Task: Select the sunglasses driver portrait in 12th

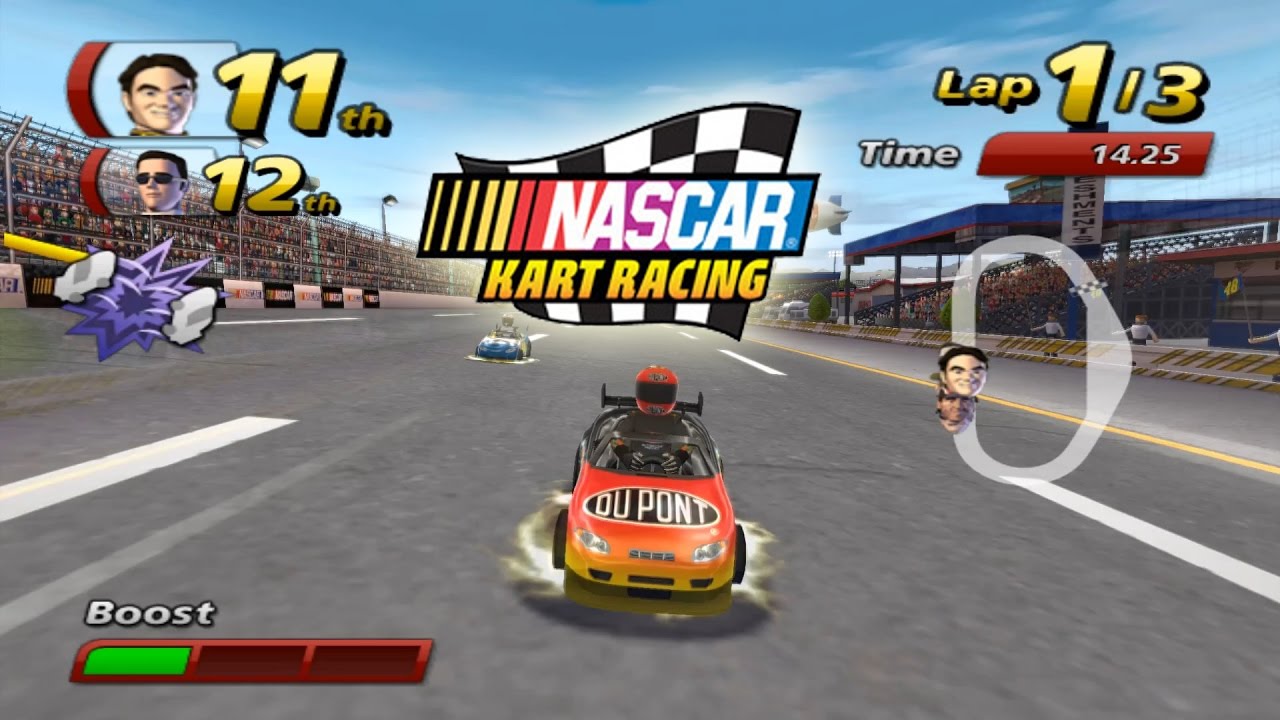Action: click(162, 181)
